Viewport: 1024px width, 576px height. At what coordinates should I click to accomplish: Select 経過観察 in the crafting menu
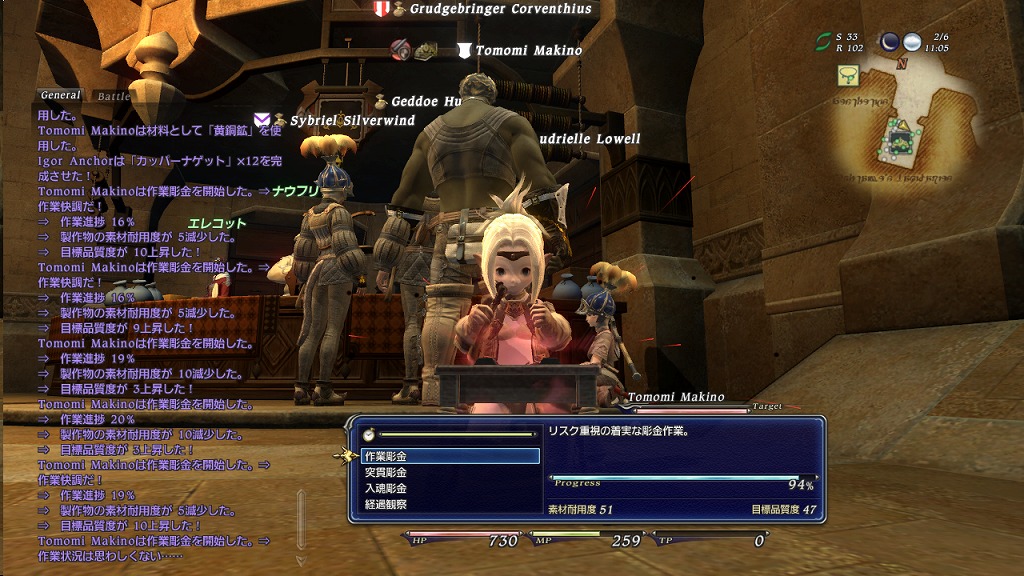[x=385, y=504]
